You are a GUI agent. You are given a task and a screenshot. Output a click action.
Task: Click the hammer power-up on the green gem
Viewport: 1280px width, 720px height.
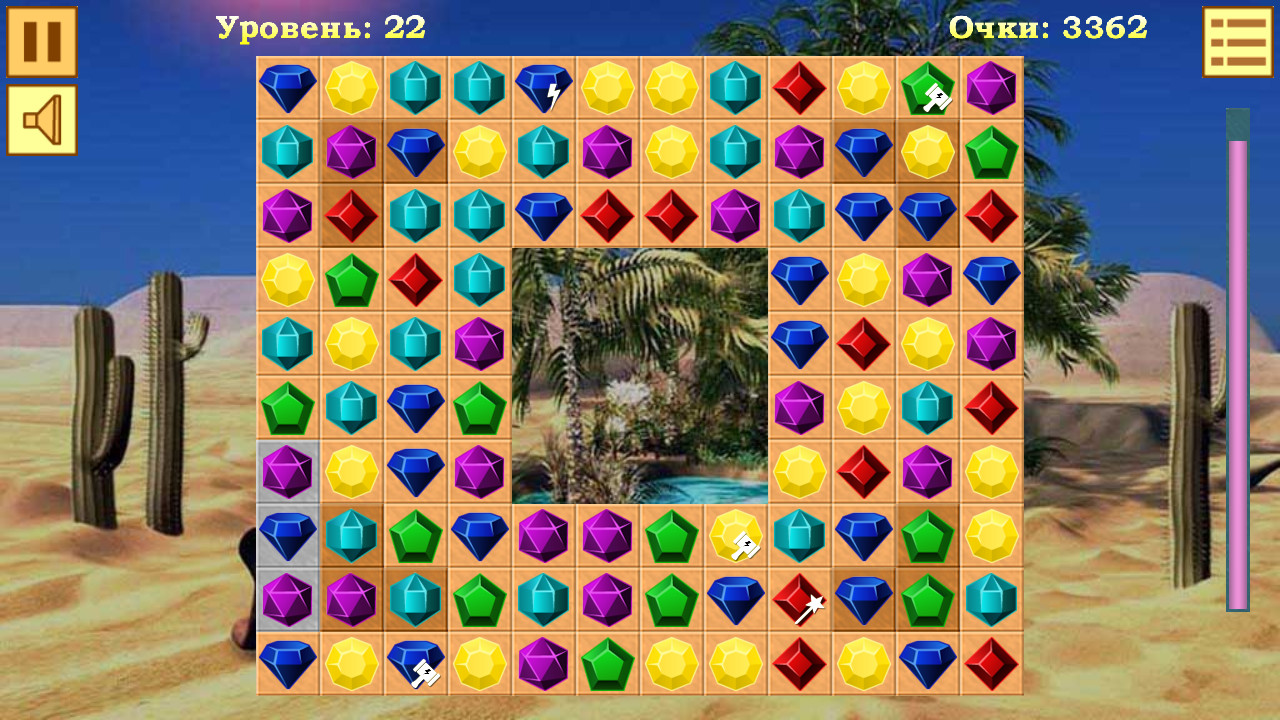[x=927, y=90]
